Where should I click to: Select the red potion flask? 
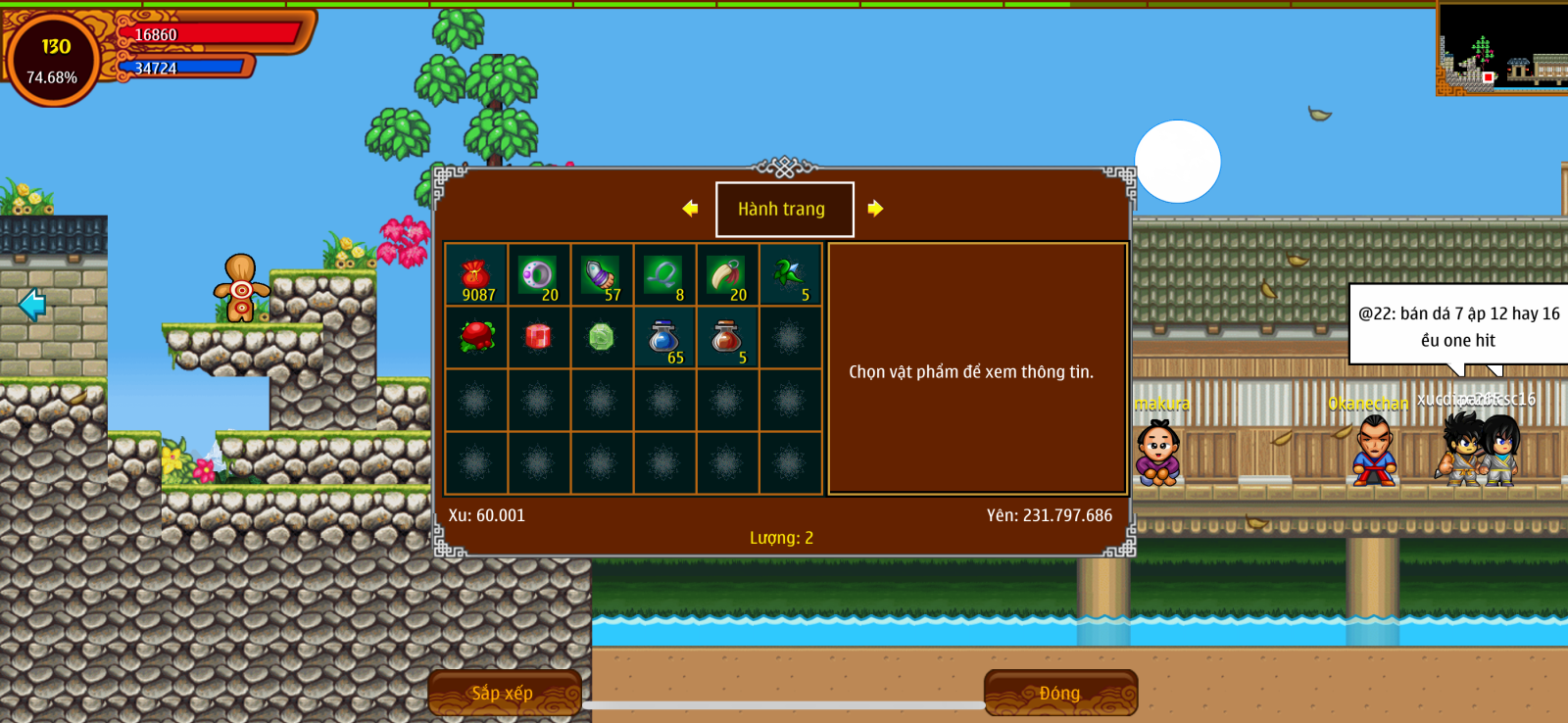[726, 338]
